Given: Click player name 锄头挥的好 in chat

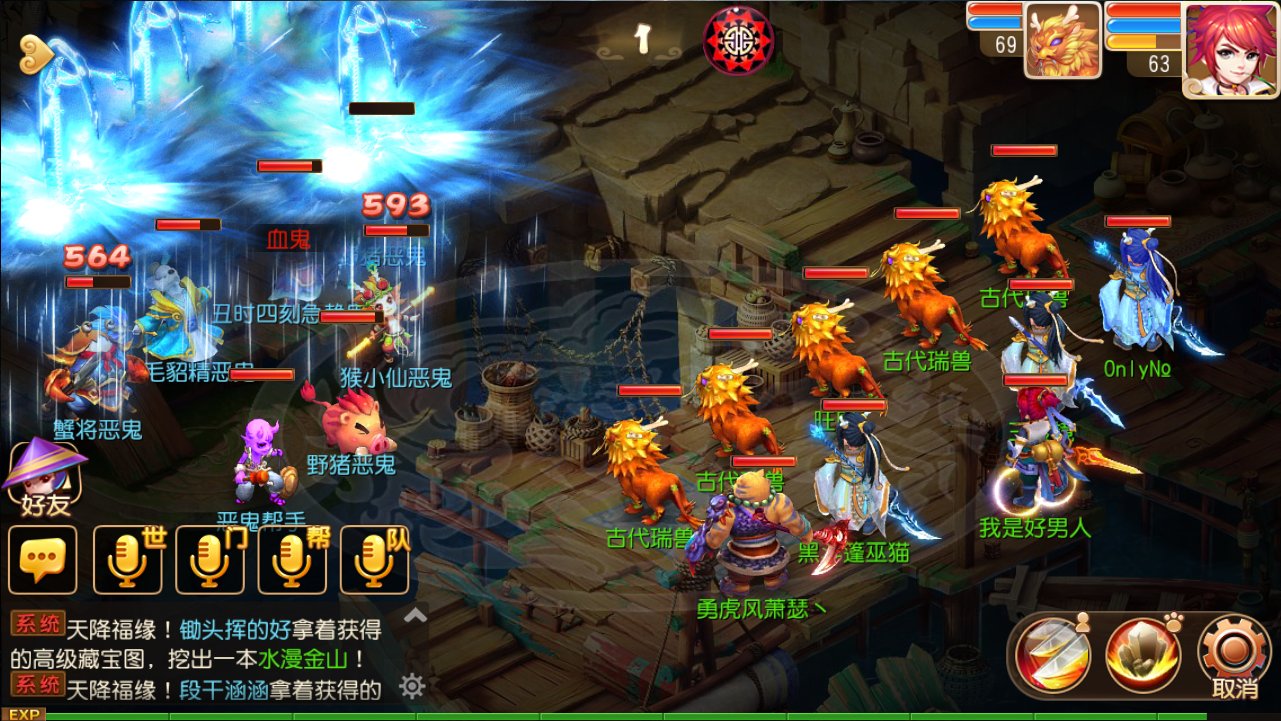Looking at the screenshot, I should tap(235, 630).
